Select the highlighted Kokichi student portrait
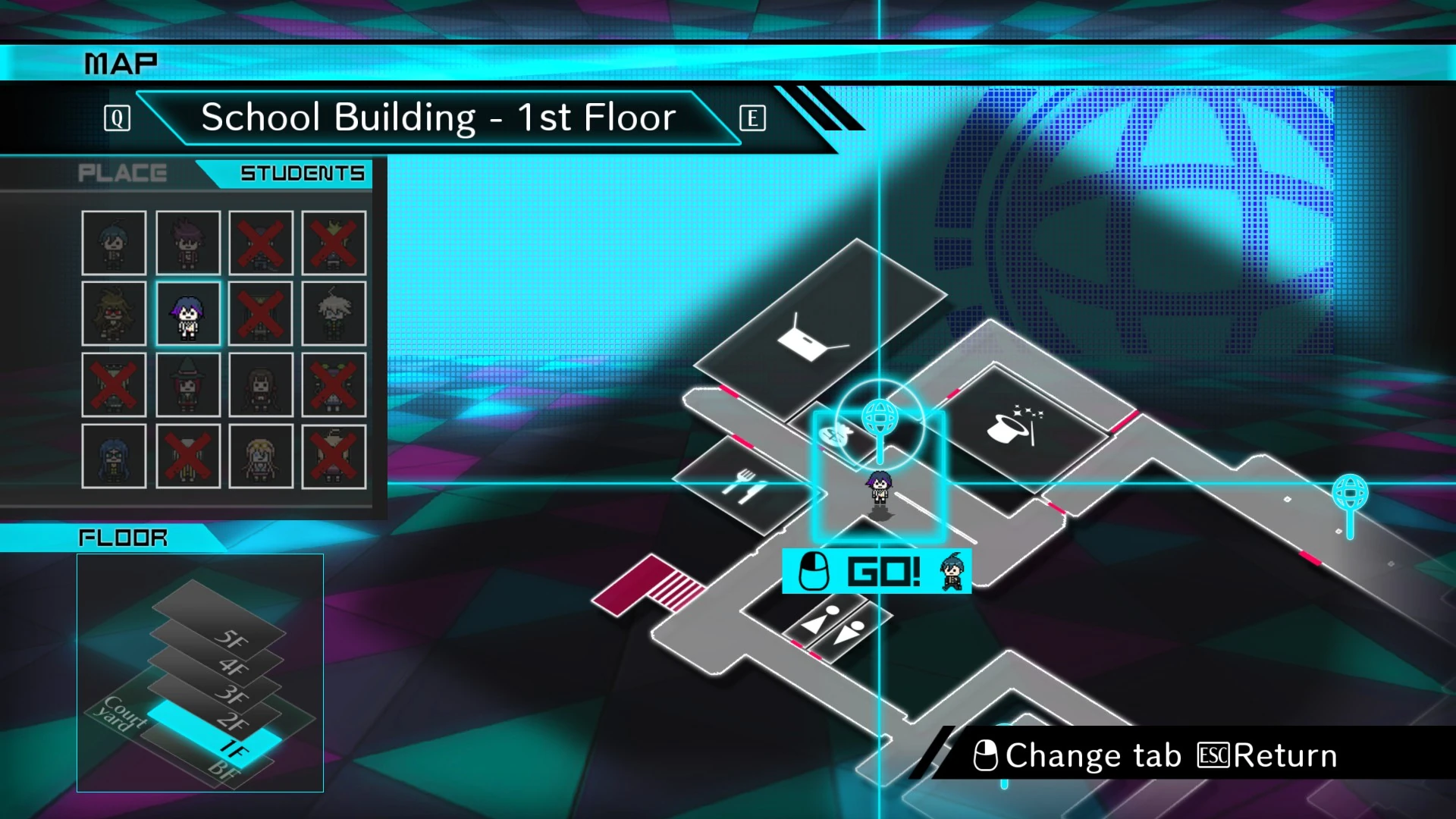1456x819 pixels. (x=188, y=313)
